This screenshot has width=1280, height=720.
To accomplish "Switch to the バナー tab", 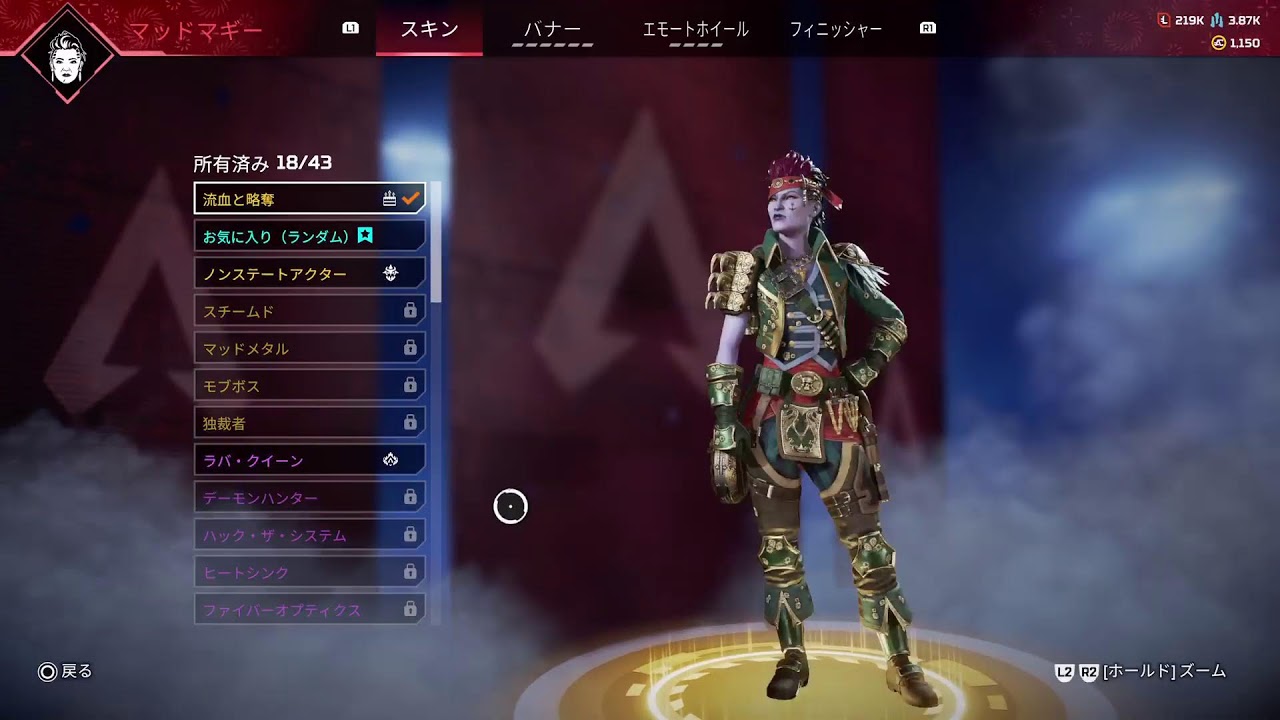I will pos(551,29).
